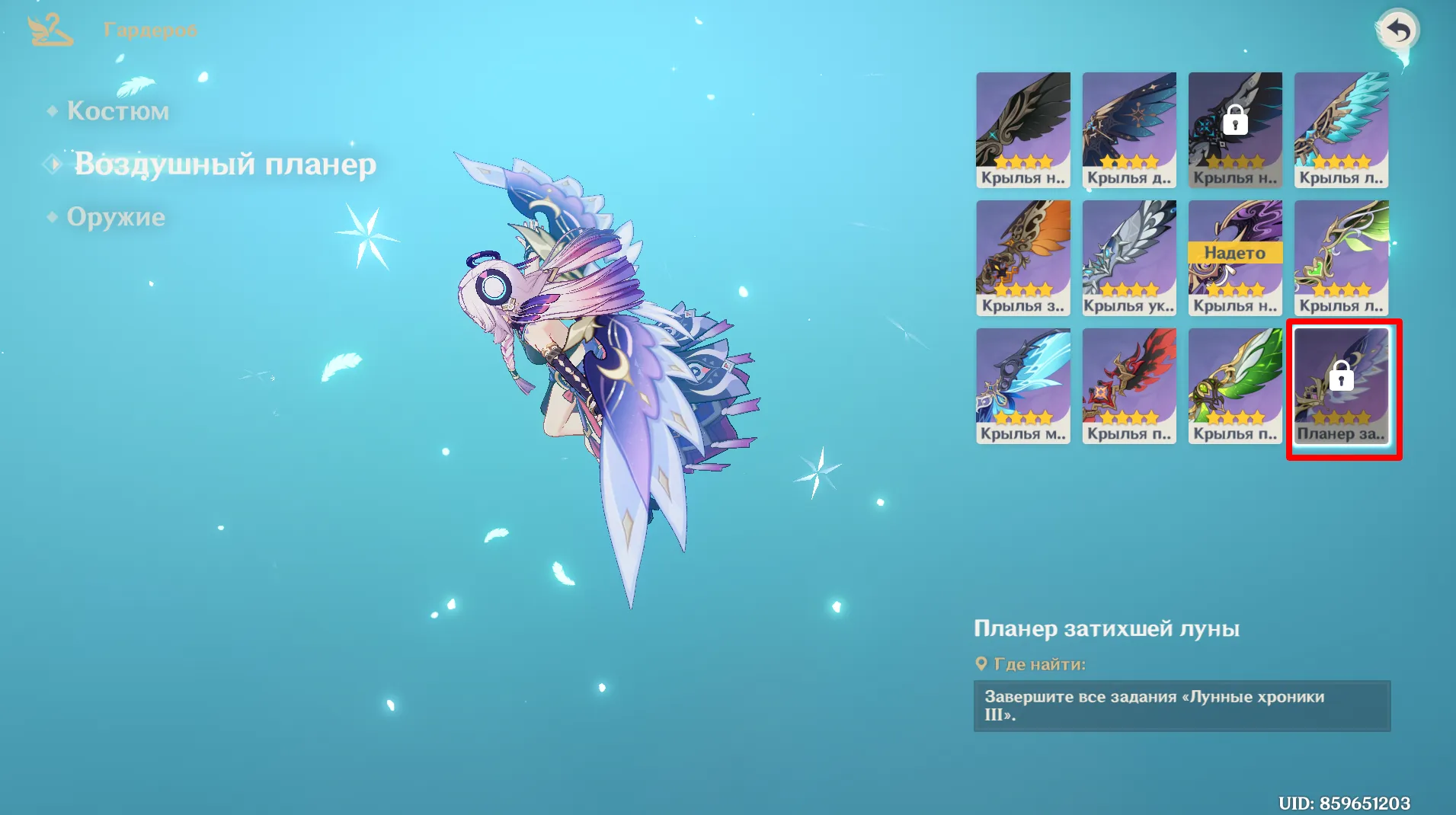Choose the bright green wings glider
The height and width of the screenshot is (815, 1456).
pos(1235,385)
